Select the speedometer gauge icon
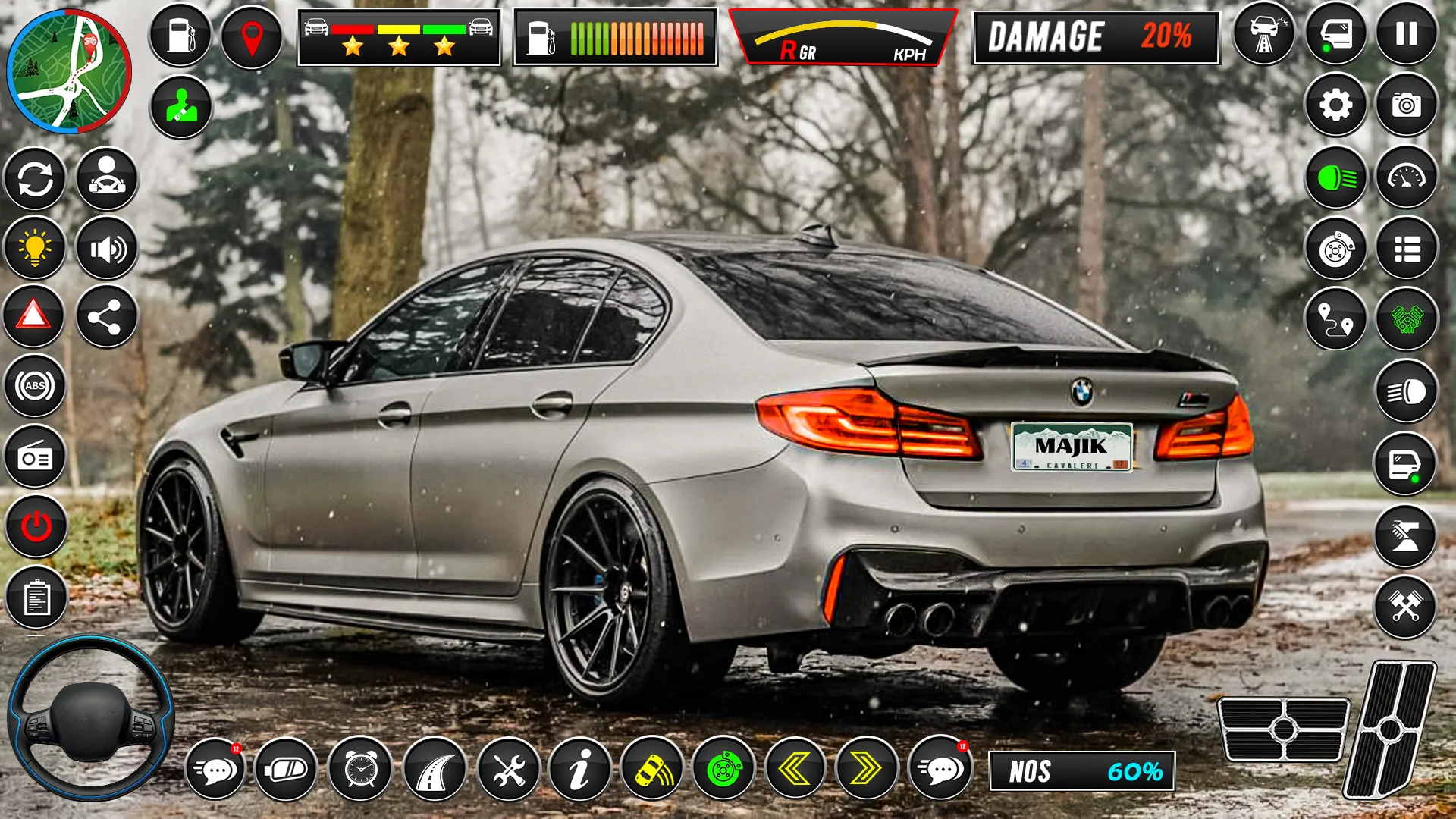1456x819 pixels. (x=1409, y=177)
